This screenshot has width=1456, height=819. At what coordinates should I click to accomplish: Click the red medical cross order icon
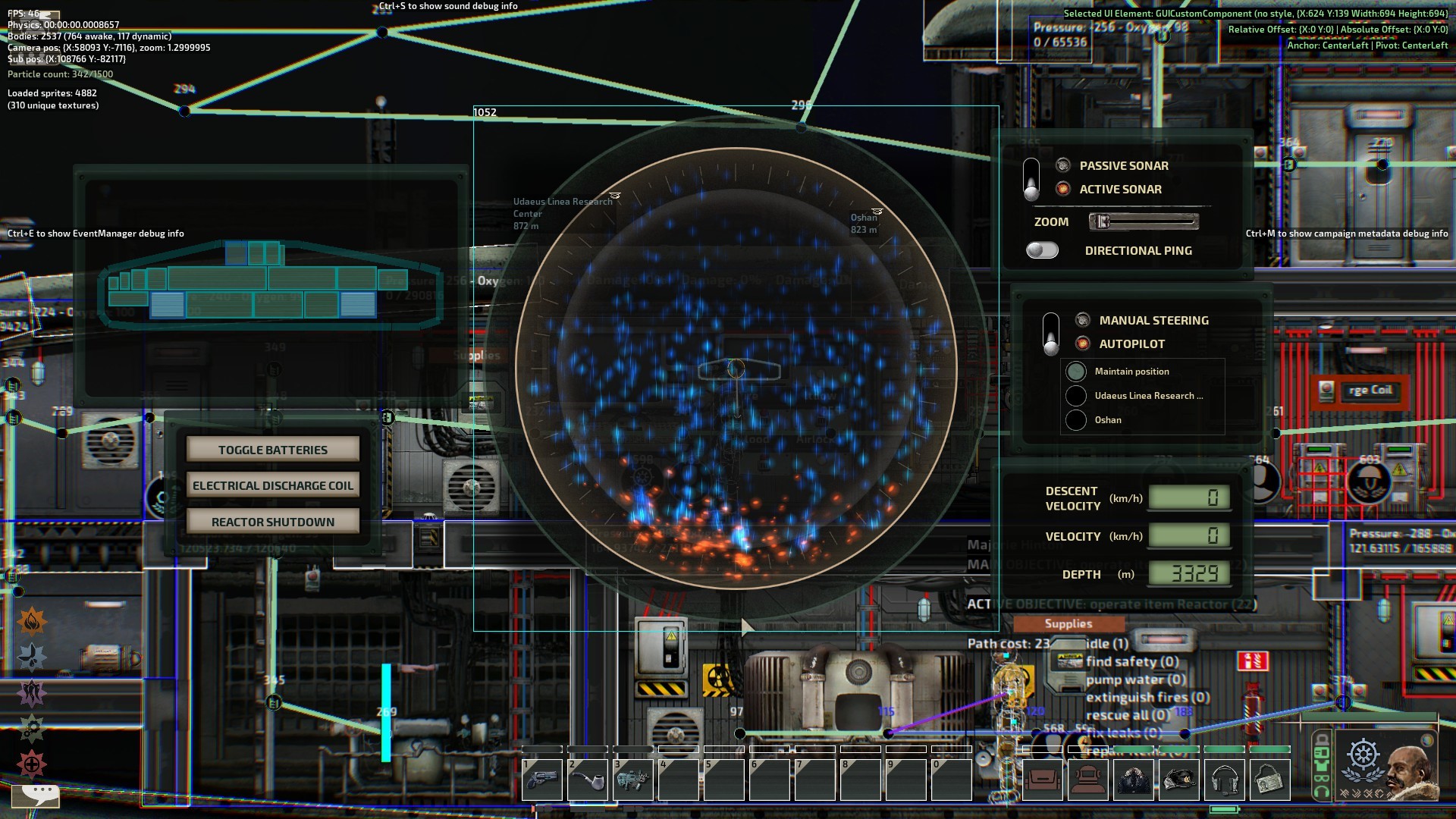(x=32, y=764)
